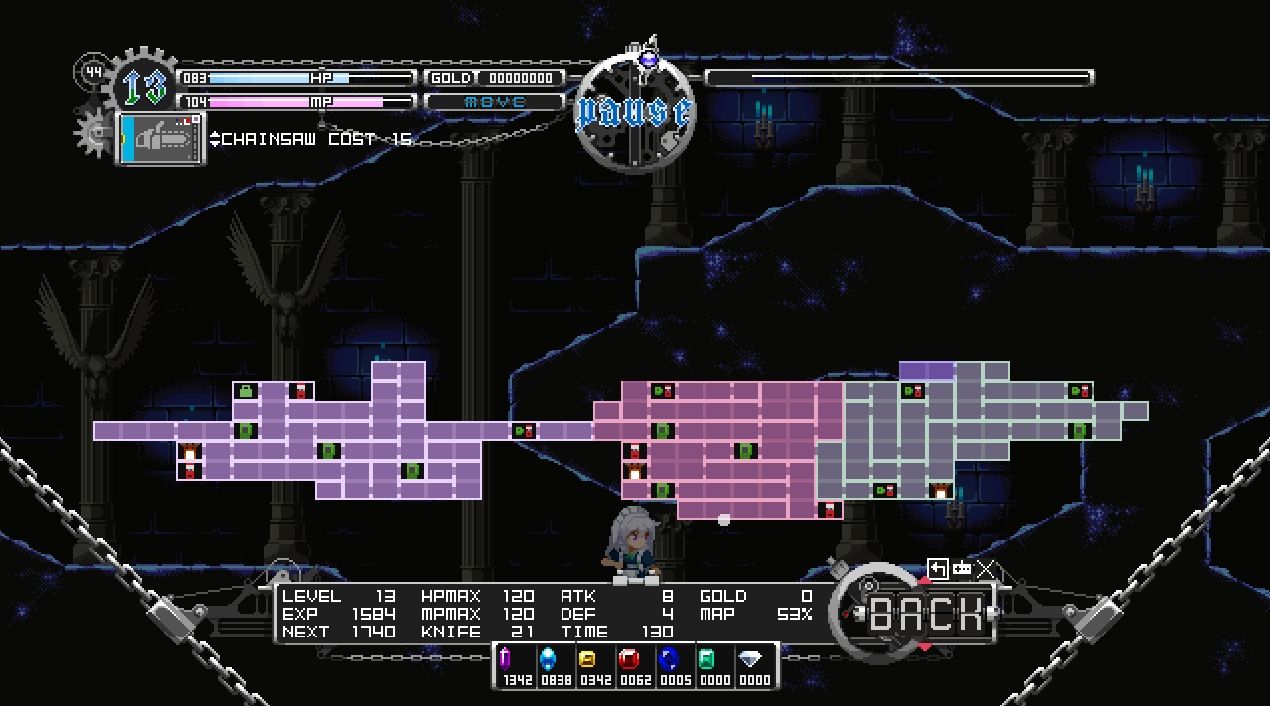Viewport: 1270px width, 706px height.
Task: Select the Chainsaw skill icon
Action: coord(162,137)
